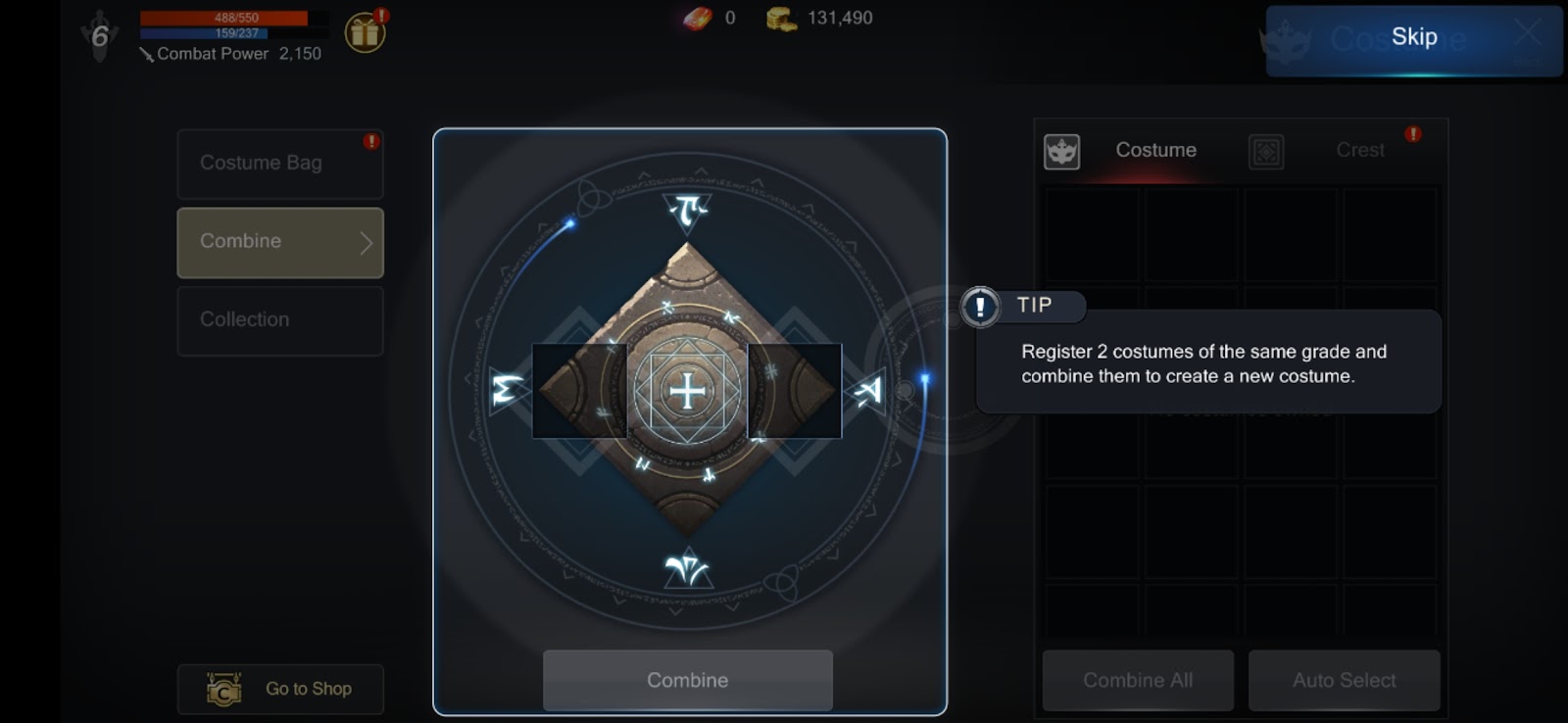Viewport: 1568px width, 723px height.
Task: Use Auto Select for costumes
Action: tap(1344, 680)
